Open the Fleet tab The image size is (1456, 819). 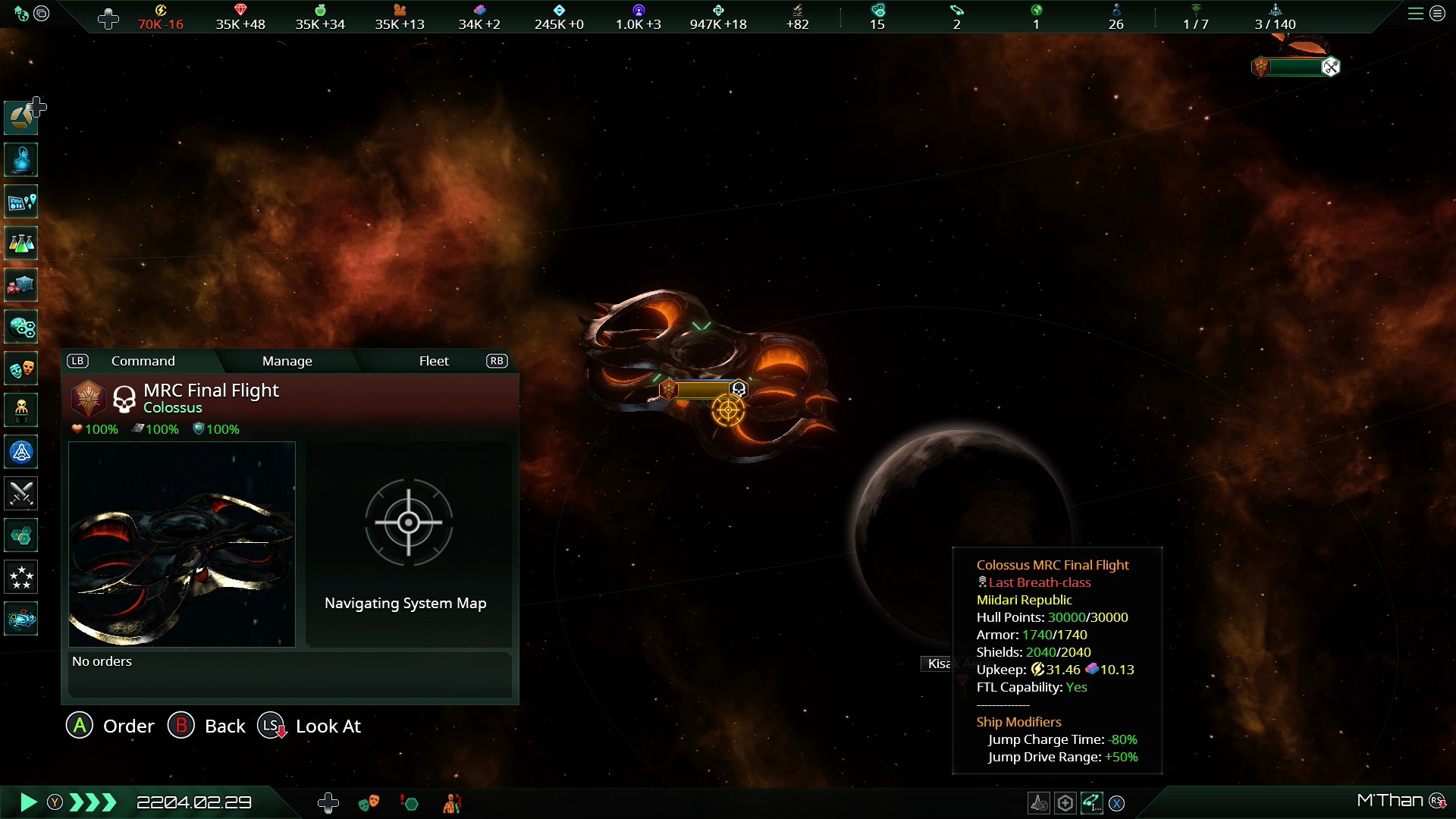click(434, 361)
